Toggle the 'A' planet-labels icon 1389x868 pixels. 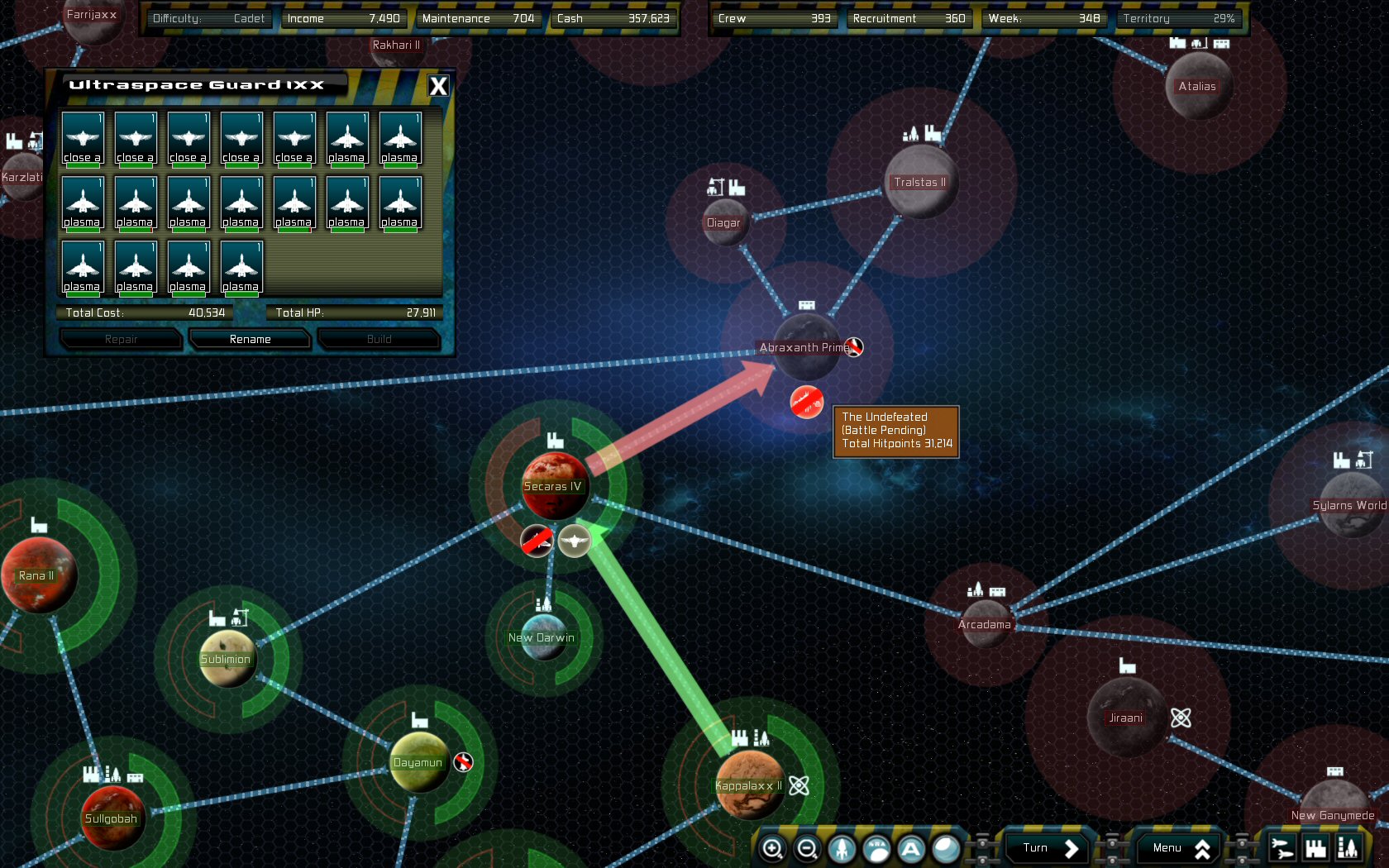[909, 847]
